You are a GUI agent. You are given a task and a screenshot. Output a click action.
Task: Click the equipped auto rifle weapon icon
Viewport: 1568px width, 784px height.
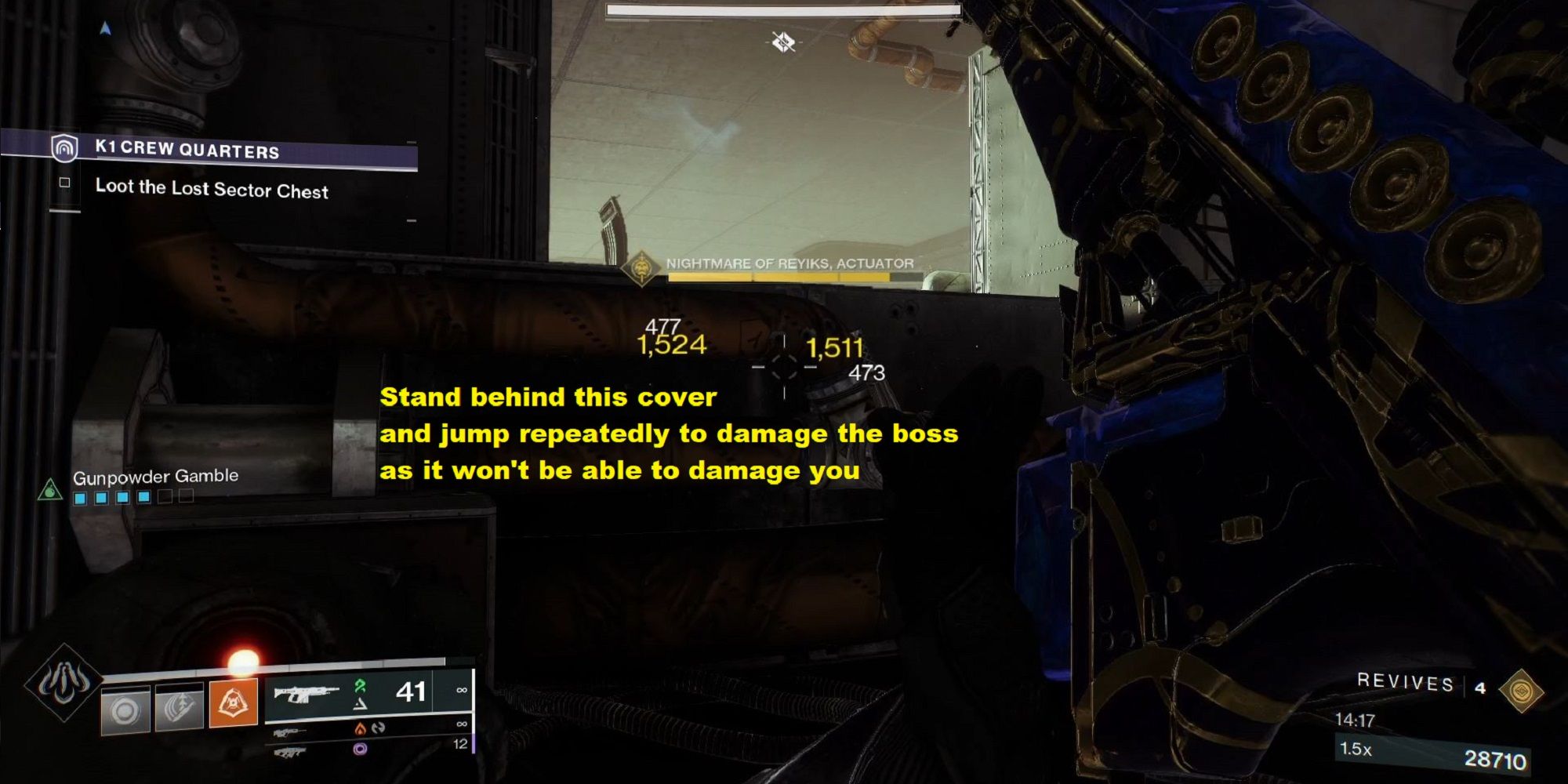(305, 695)
